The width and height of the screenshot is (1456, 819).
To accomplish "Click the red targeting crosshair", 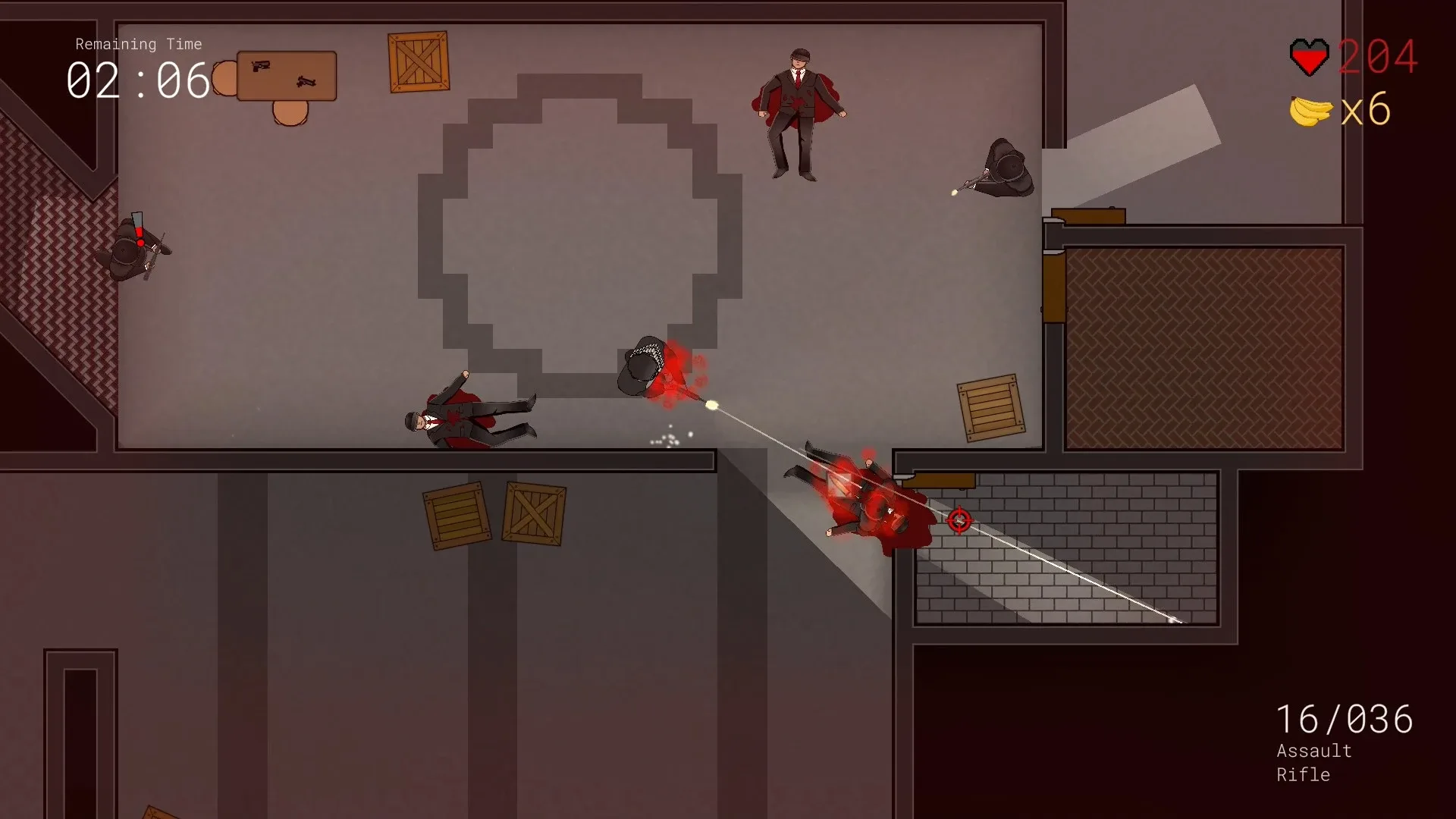I will (959, 521).
